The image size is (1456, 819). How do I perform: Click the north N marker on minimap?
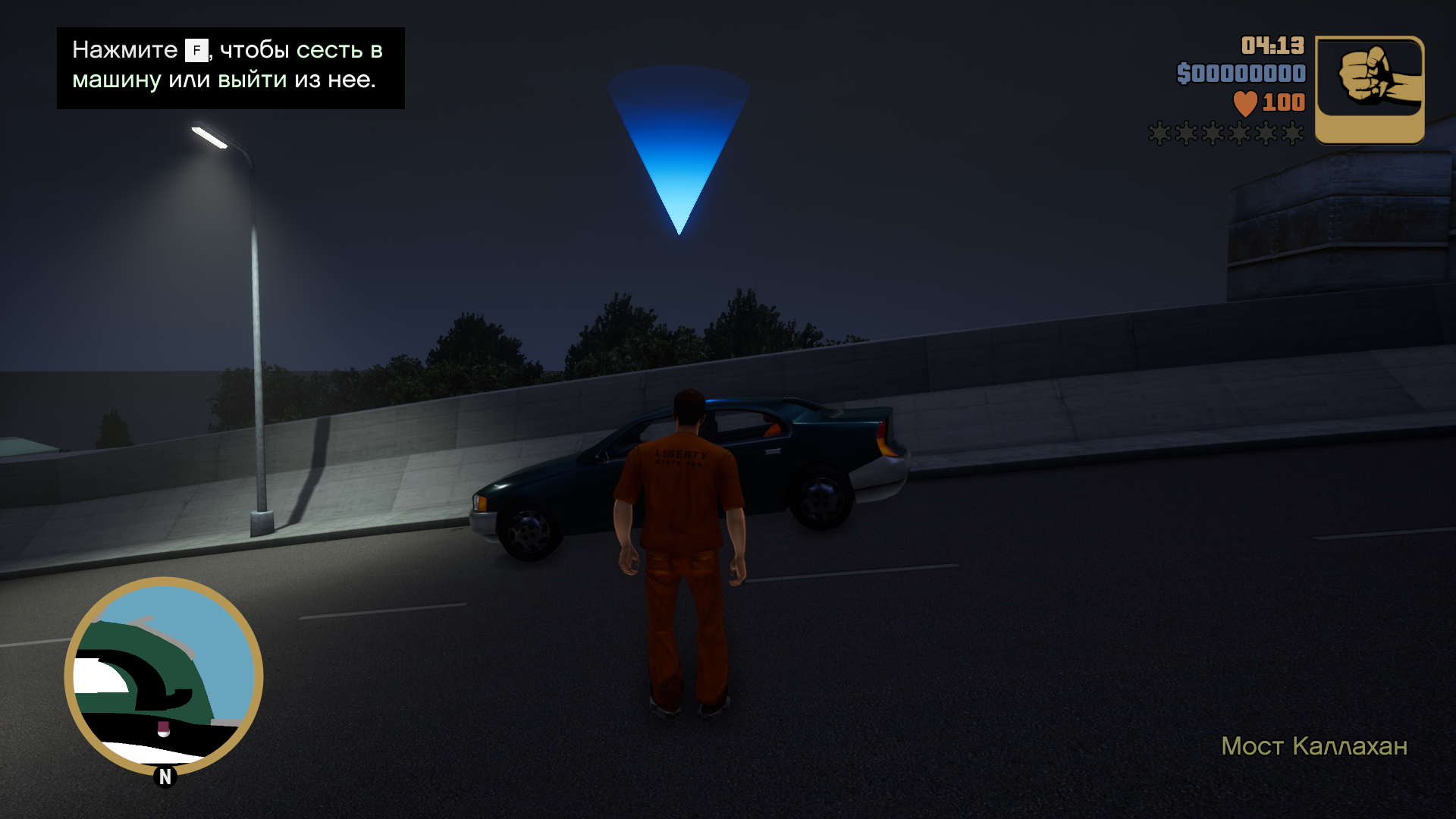(165, 777)
